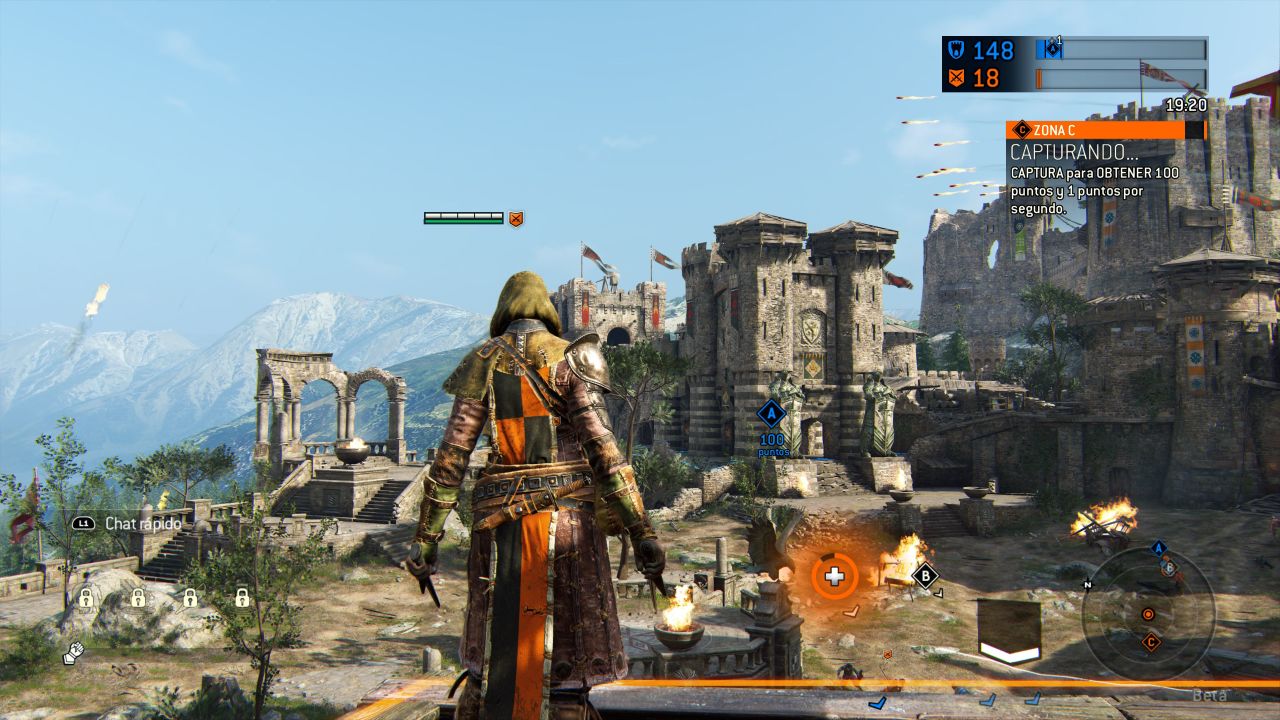This screenshot has height=720, width=1280.
Task: Click the orange circular plus marker
Action: (x=834, y=576)
